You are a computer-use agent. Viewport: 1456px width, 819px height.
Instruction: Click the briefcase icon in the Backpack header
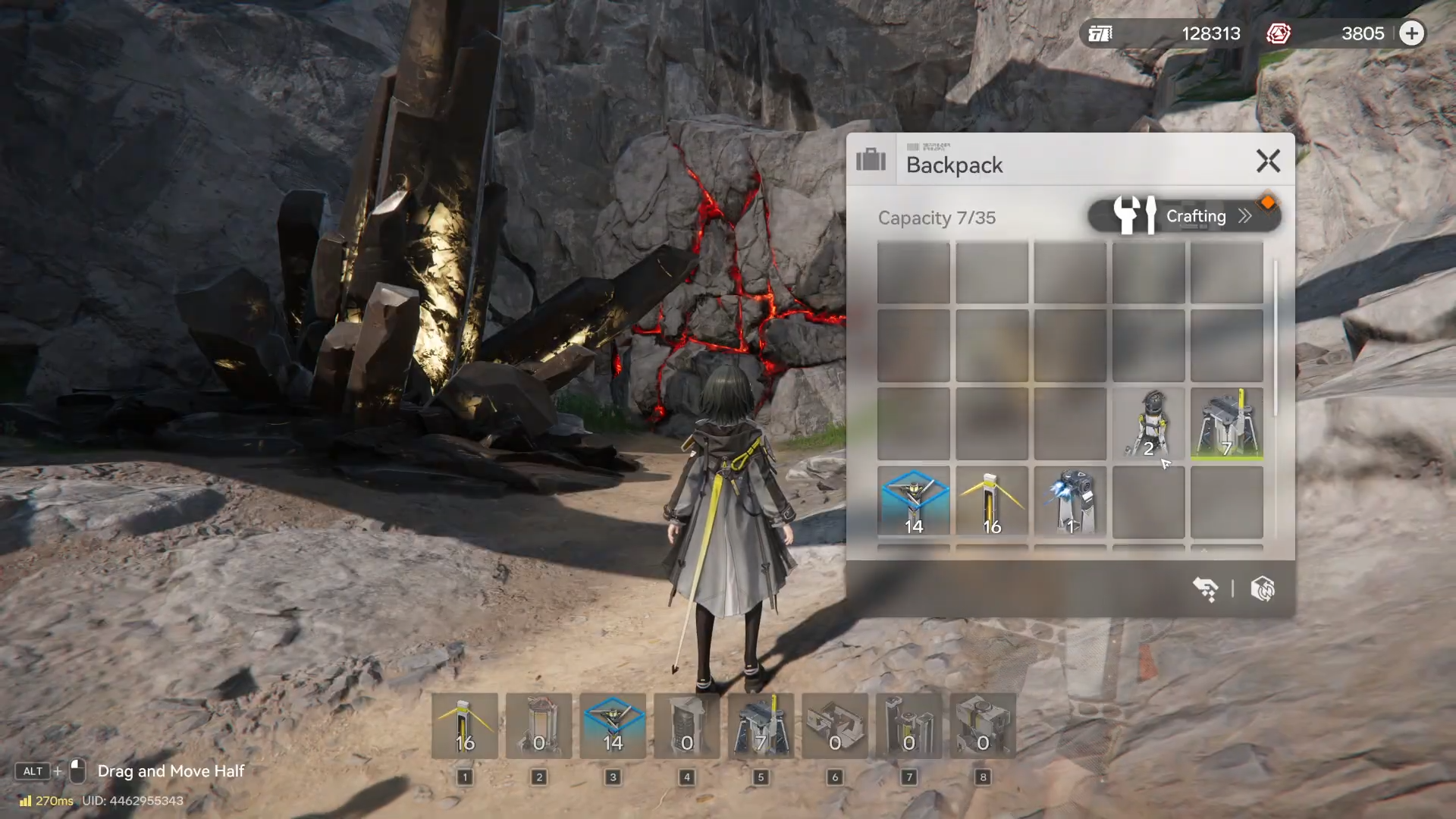pyautogui.click(x=871, y=160)
